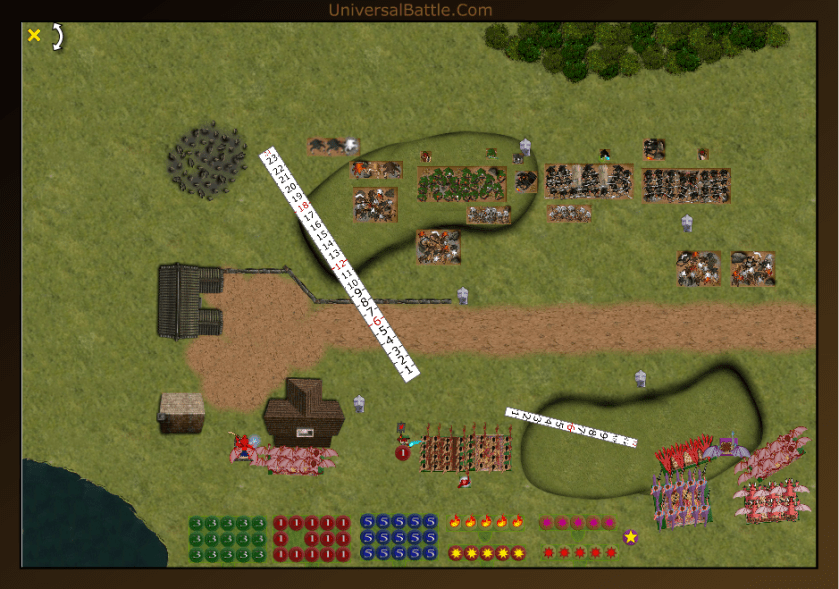
Task: Click the white curved rotate arrow
Action: click(58, 37)
